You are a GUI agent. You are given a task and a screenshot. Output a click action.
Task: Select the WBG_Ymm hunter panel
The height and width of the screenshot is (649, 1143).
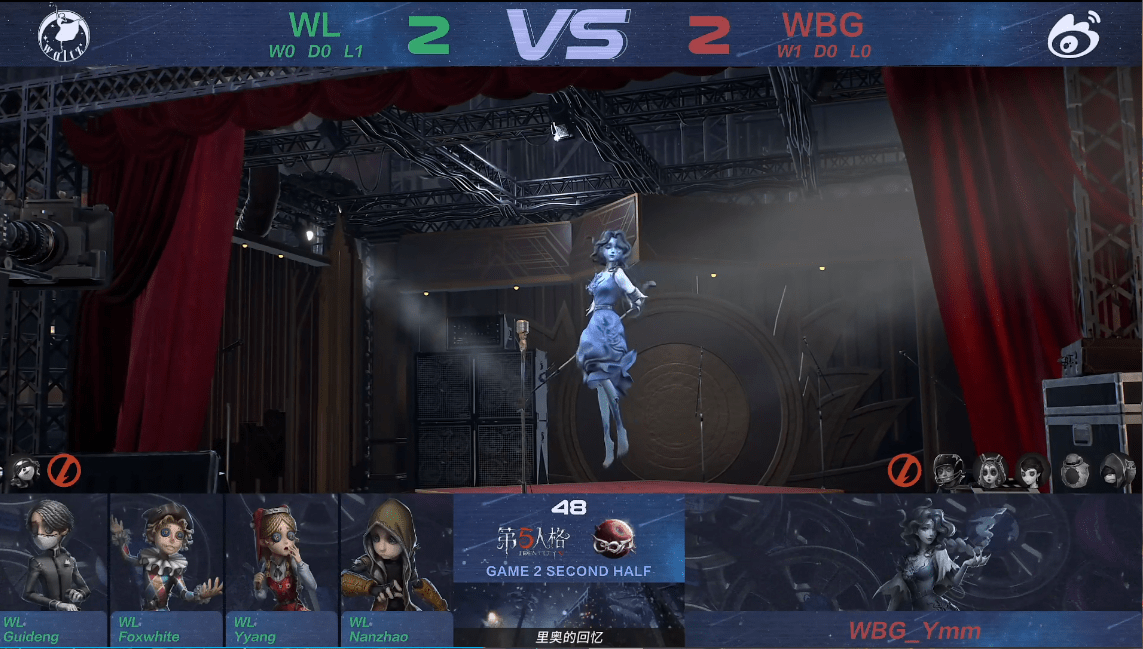pos(913,570)
